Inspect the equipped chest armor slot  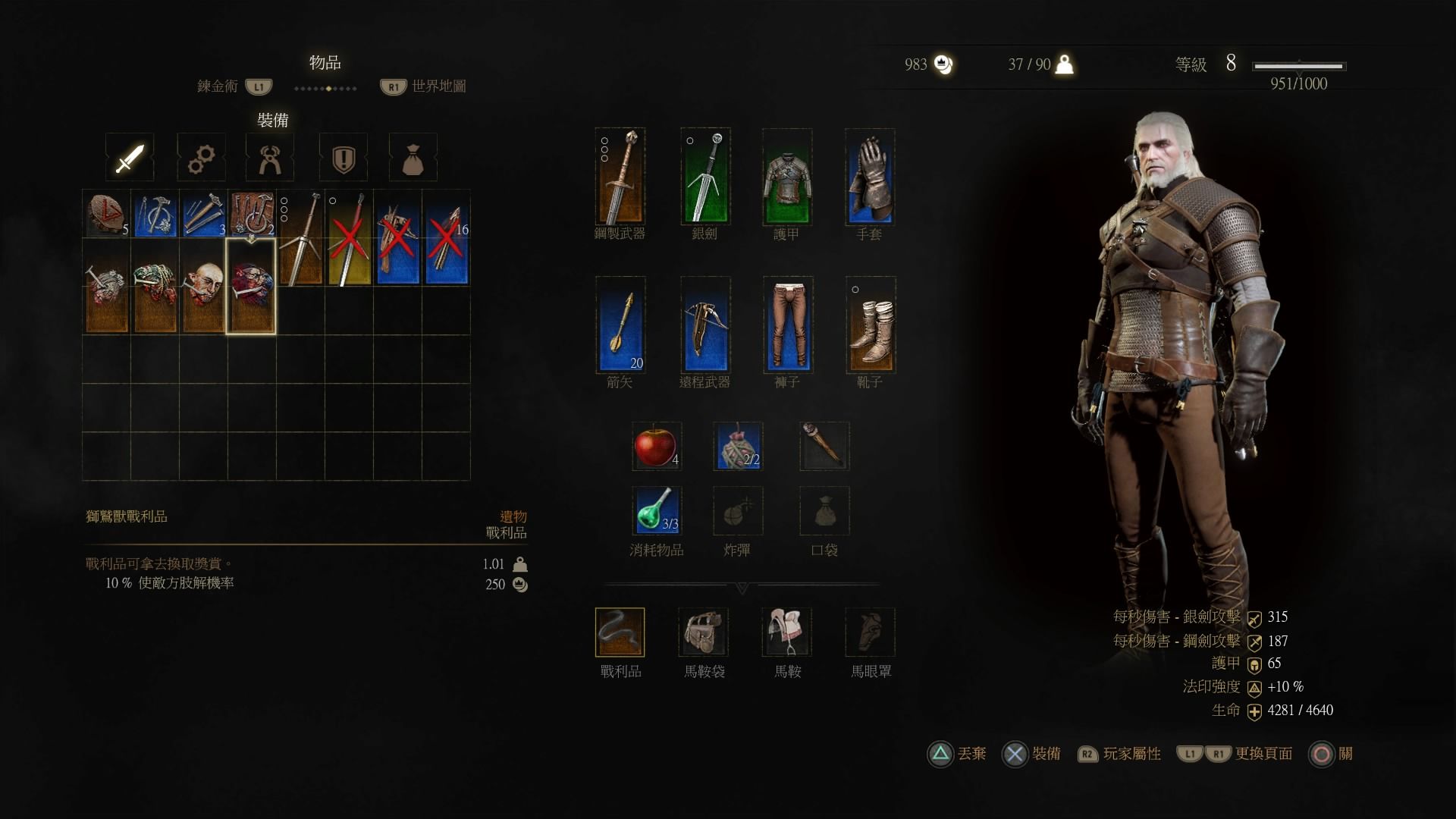pos(787,177)
